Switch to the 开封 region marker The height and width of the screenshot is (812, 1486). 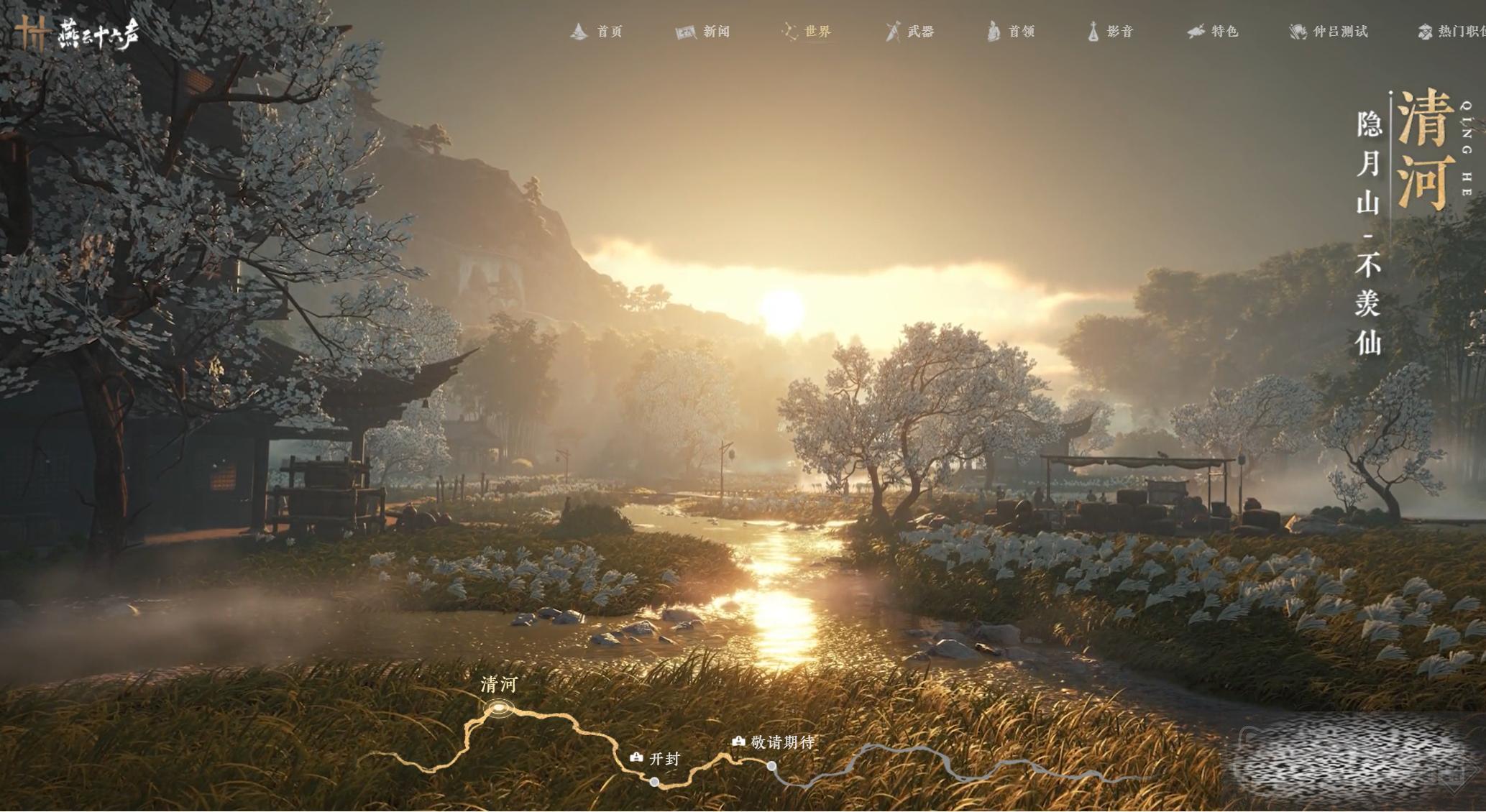tap(654, 781)
